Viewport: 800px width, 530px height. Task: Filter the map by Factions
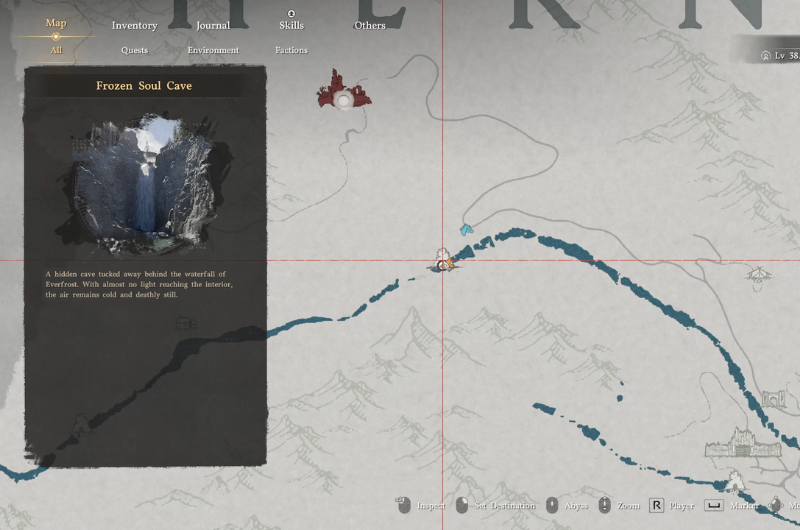pos(291,50)
